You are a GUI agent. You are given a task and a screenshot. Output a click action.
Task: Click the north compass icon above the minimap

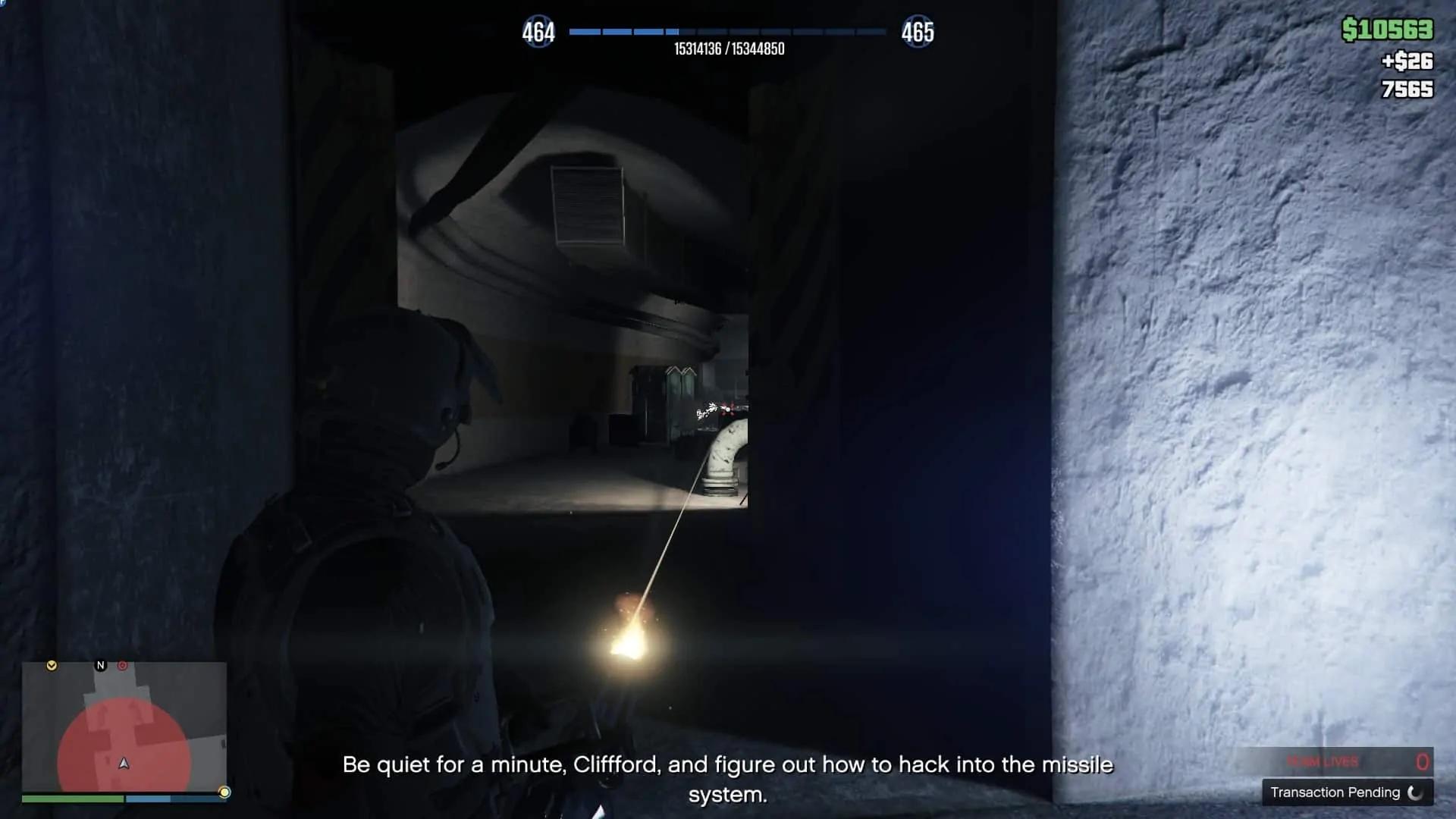[x=100, y=665]
